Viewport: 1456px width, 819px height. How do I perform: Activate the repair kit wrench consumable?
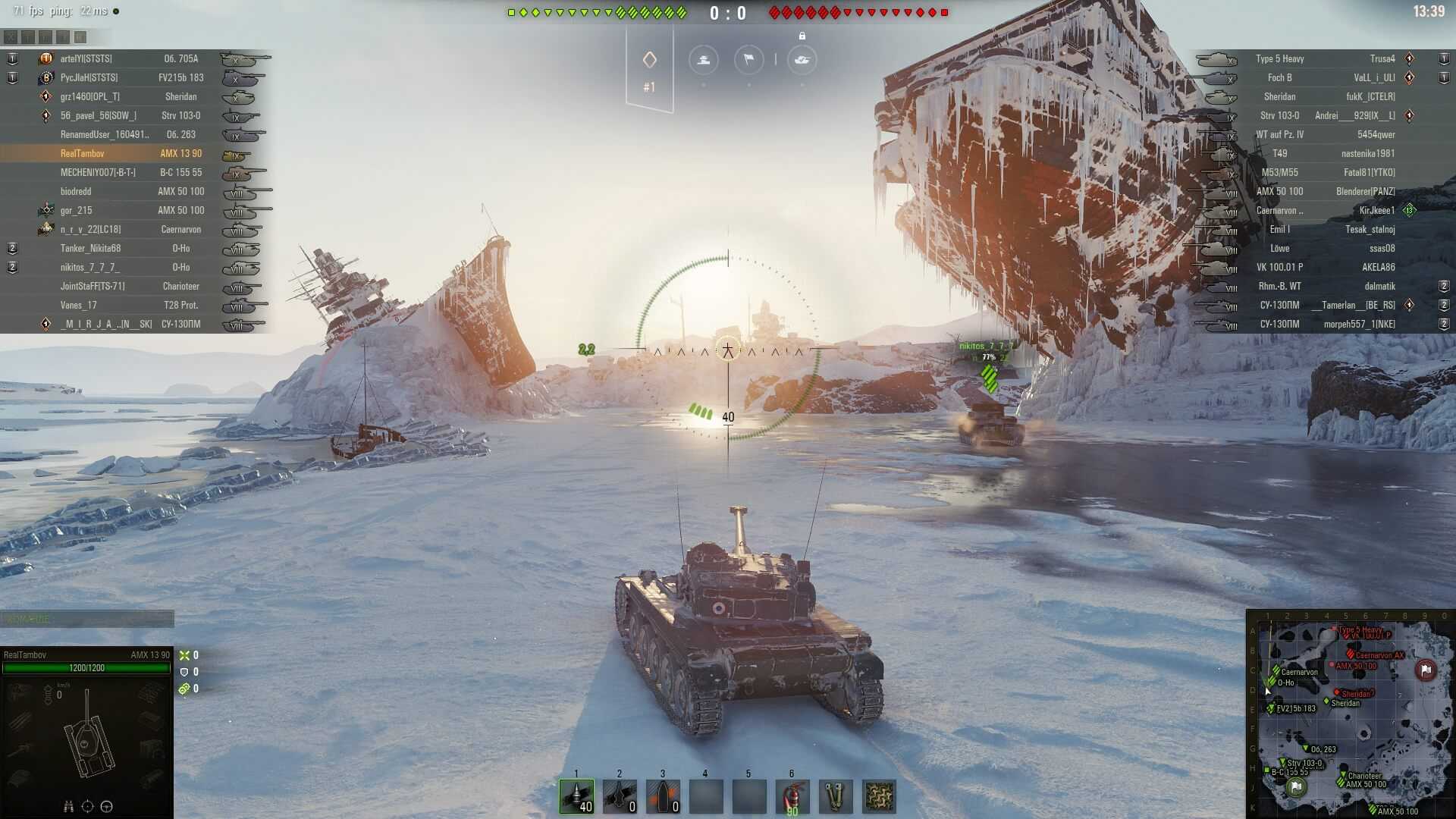tap(836, 796)
